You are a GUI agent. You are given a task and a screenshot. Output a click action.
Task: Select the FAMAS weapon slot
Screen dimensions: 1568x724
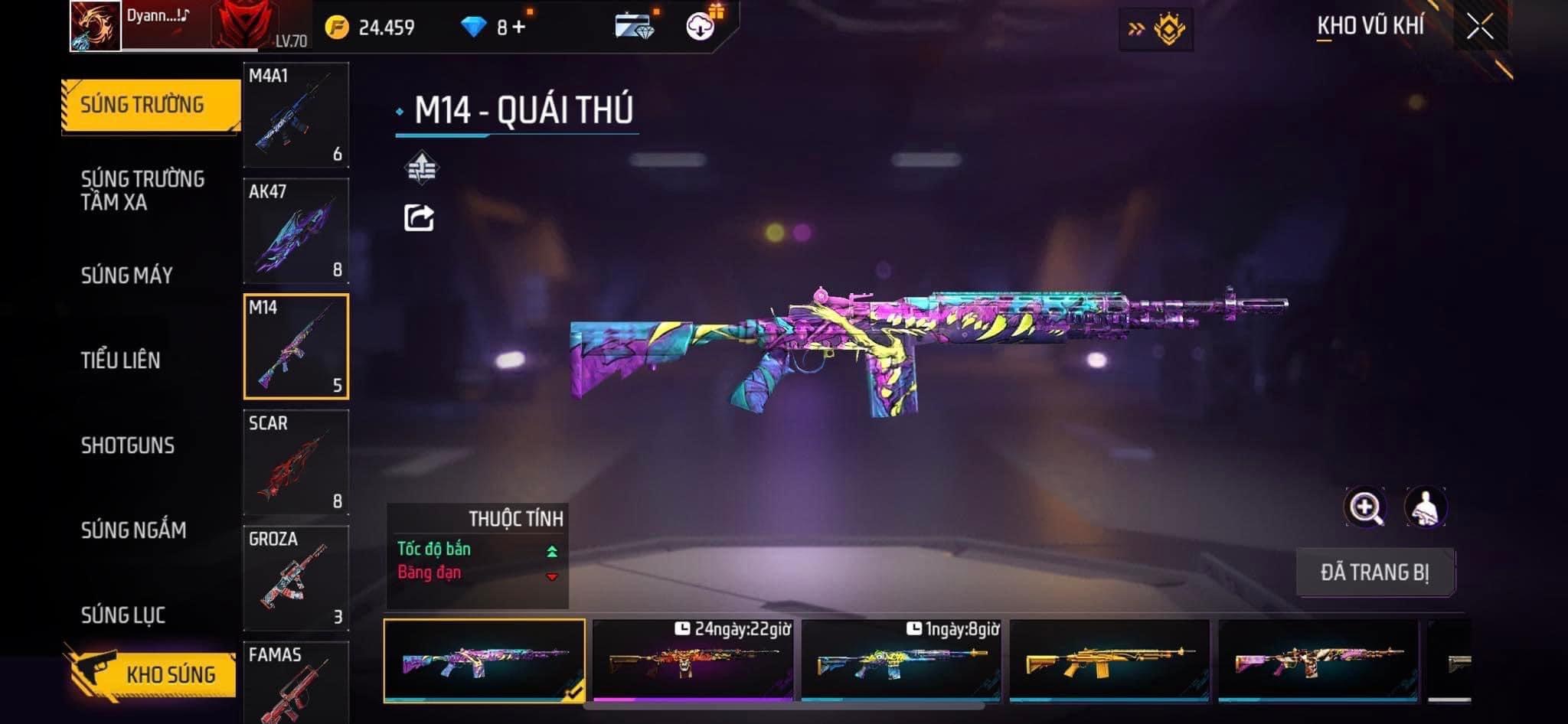click(x=296, y=683)
